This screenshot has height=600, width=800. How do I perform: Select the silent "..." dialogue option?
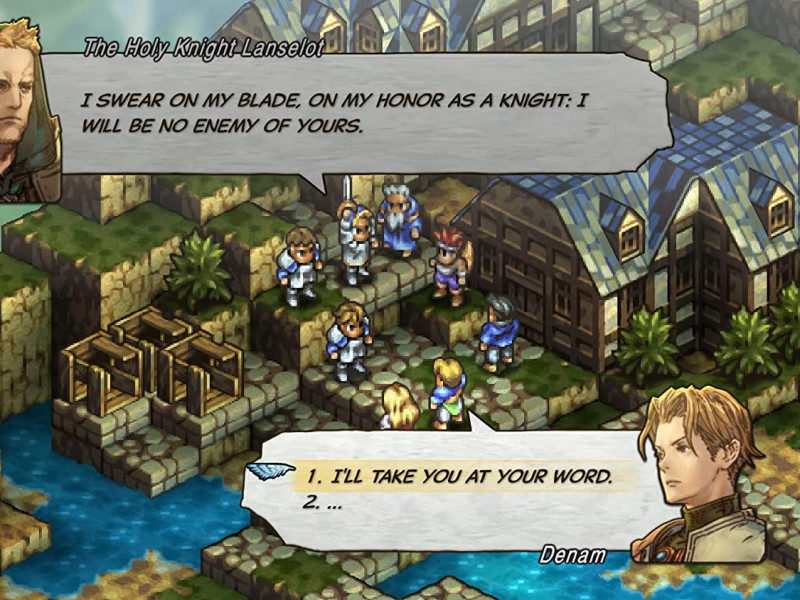[323, 504]
